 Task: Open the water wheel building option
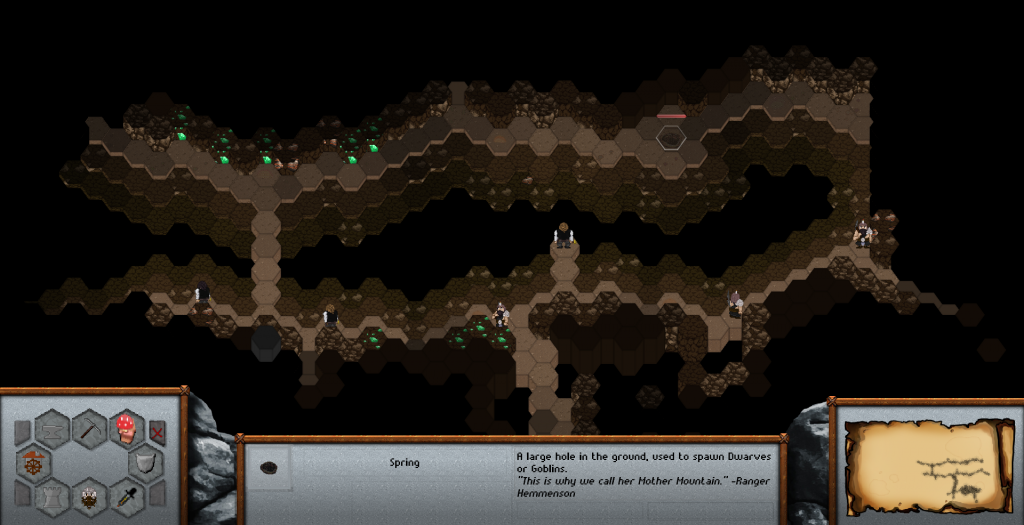click(33, 463)
